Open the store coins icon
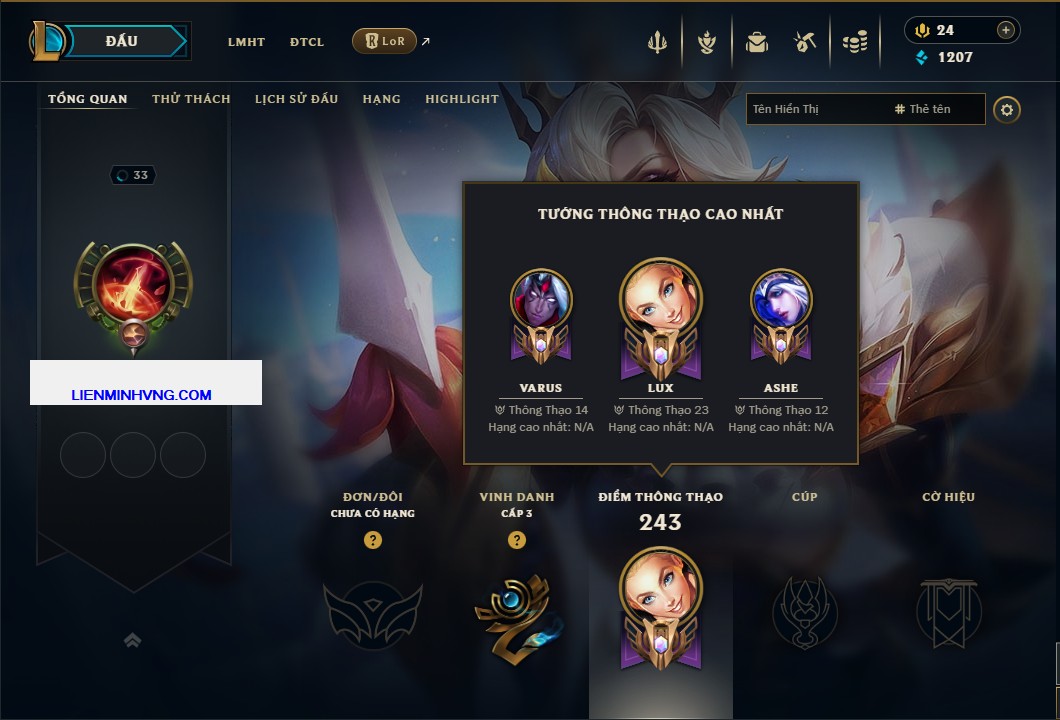The width and height of the screenshot is (1060, 720). (x=855, y=42)
